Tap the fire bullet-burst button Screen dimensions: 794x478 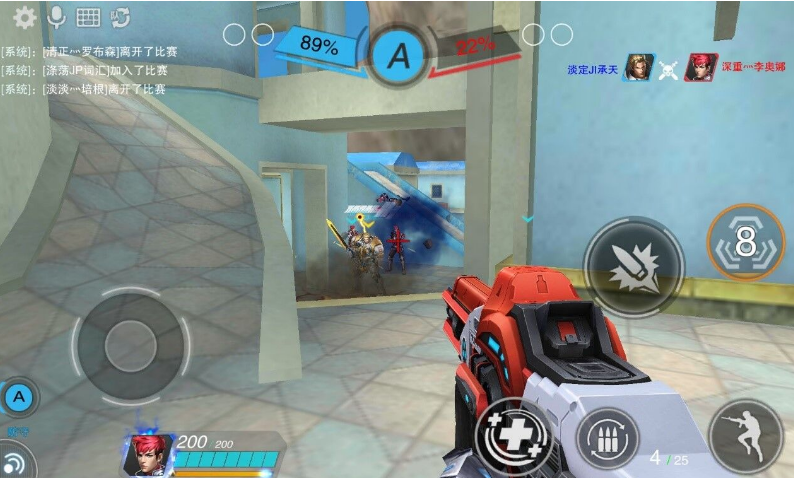point(633,266)
